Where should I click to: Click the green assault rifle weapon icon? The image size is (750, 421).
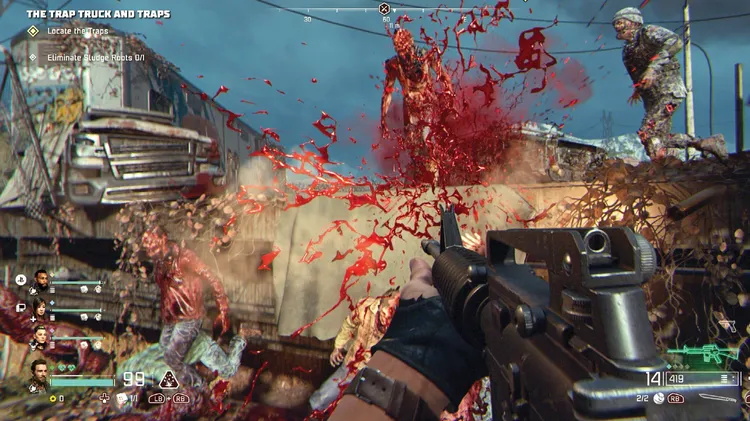pyautogui.click(x=704, y=353)
